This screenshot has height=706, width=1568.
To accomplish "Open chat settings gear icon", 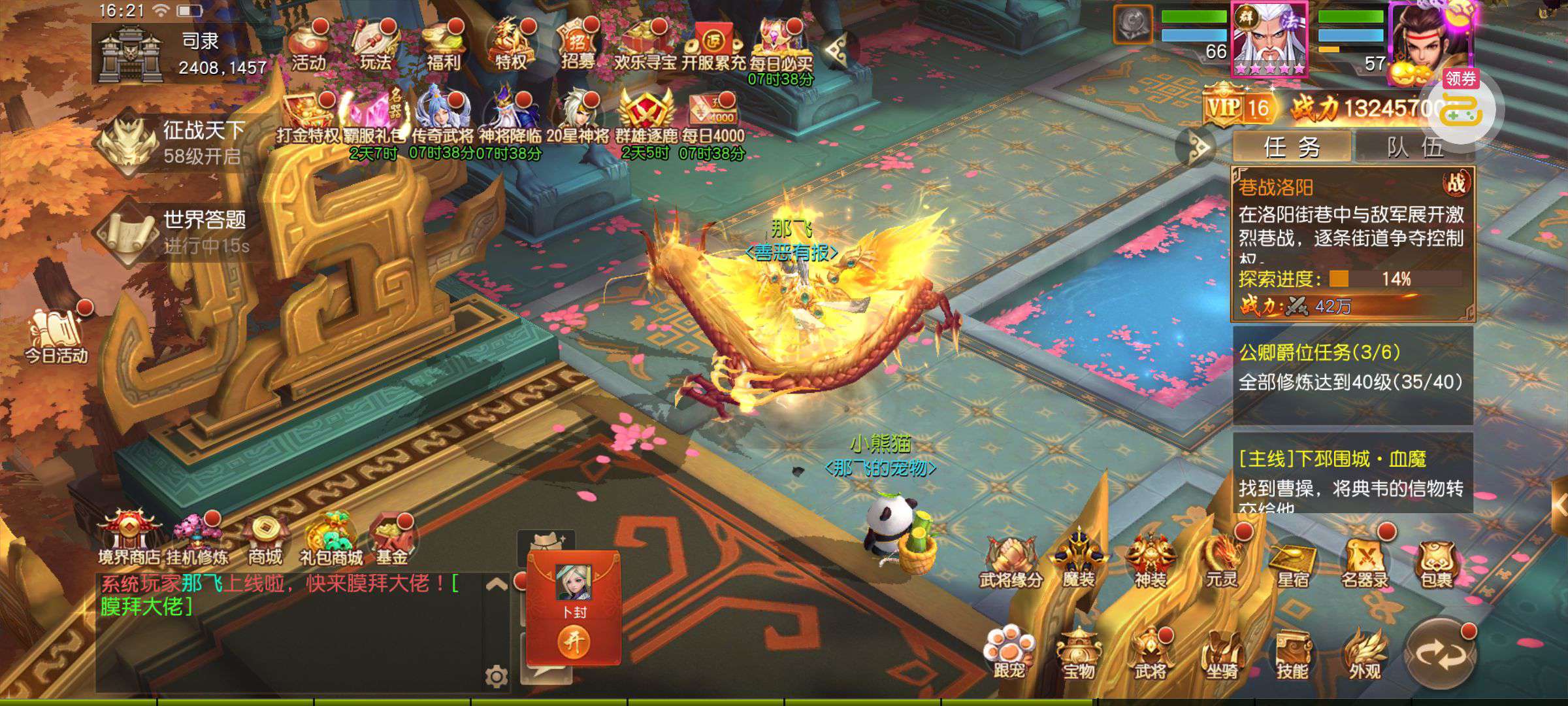I will pyautogui.click(x=496, y=676).
